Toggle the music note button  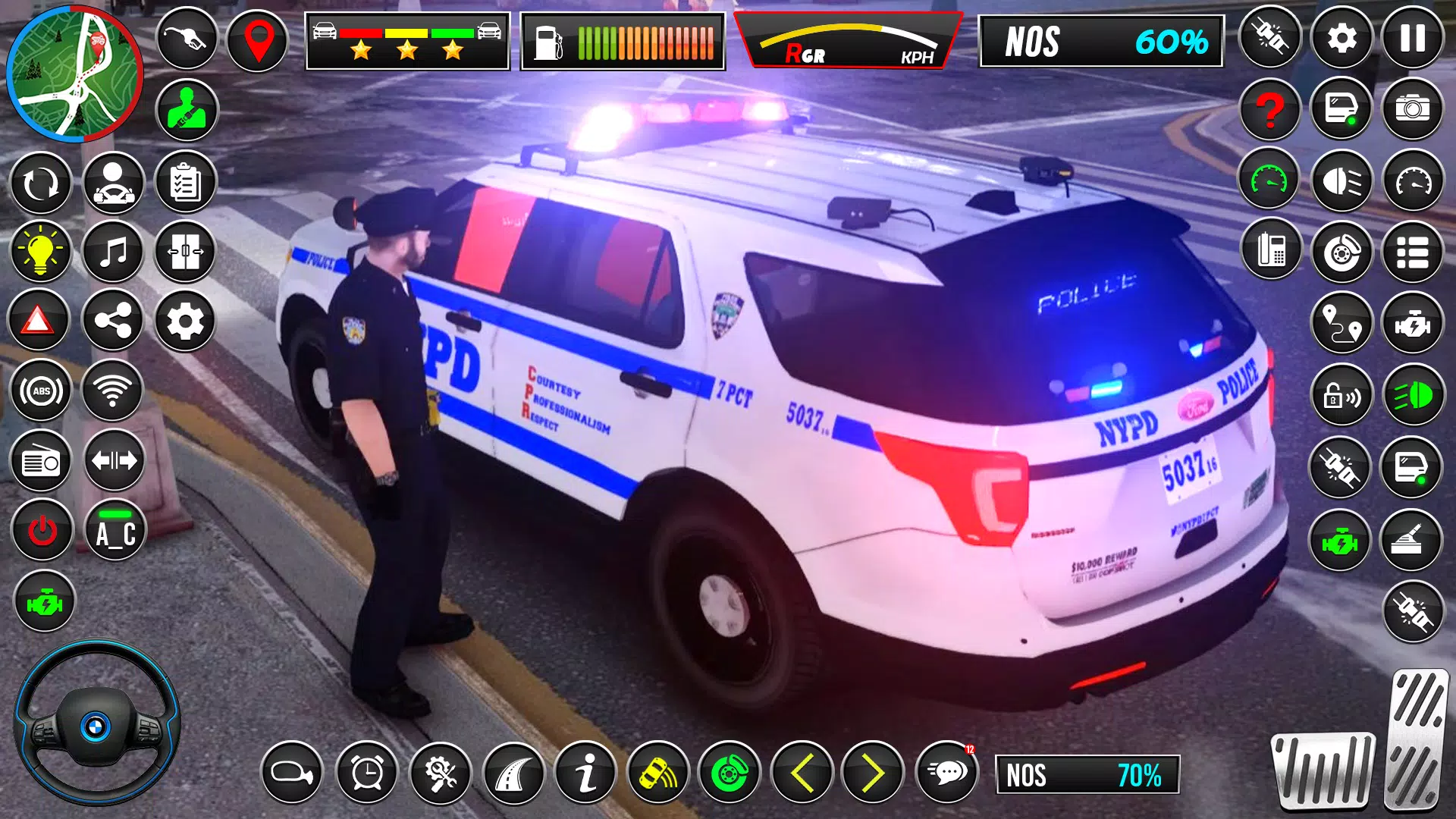(113, 252)
